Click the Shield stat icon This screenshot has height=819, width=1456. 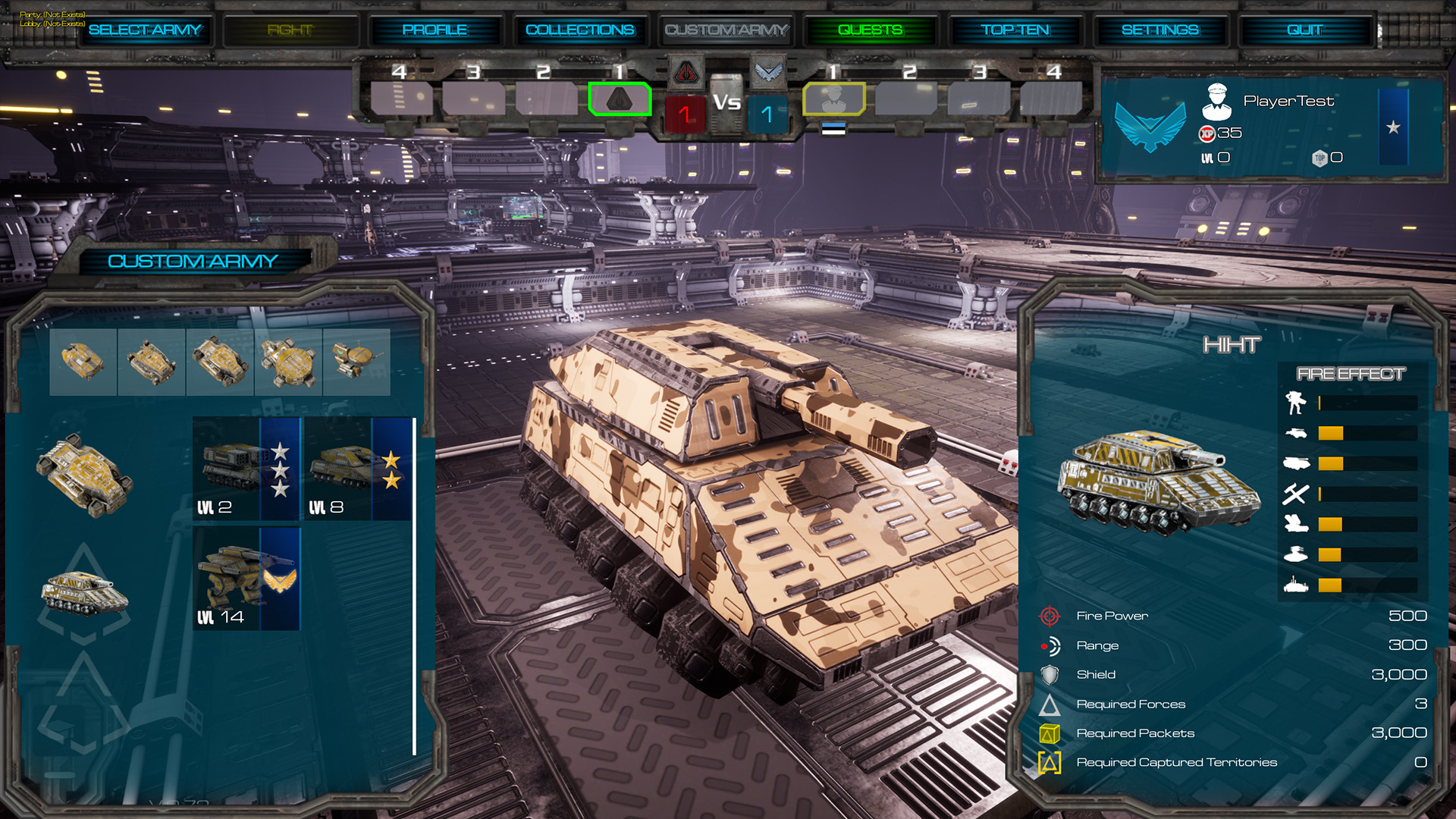[x=1050, y=674]
